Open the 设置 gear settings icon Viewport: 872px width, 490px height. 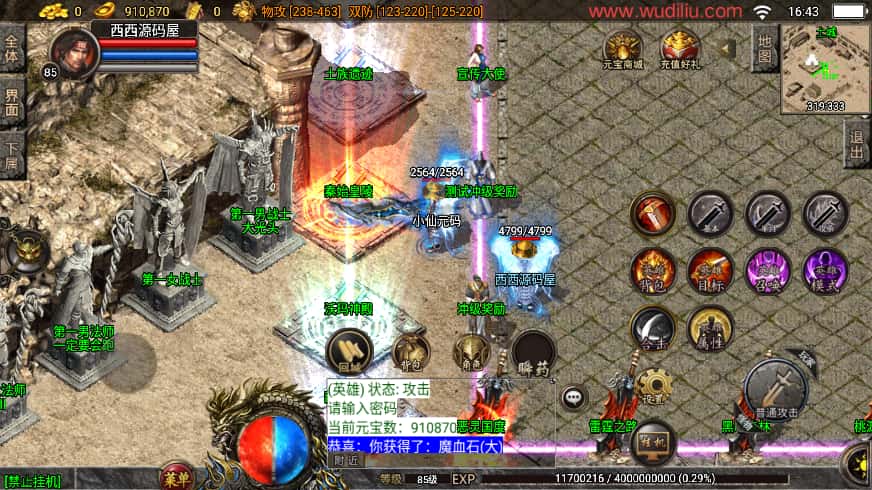point(653,385)
